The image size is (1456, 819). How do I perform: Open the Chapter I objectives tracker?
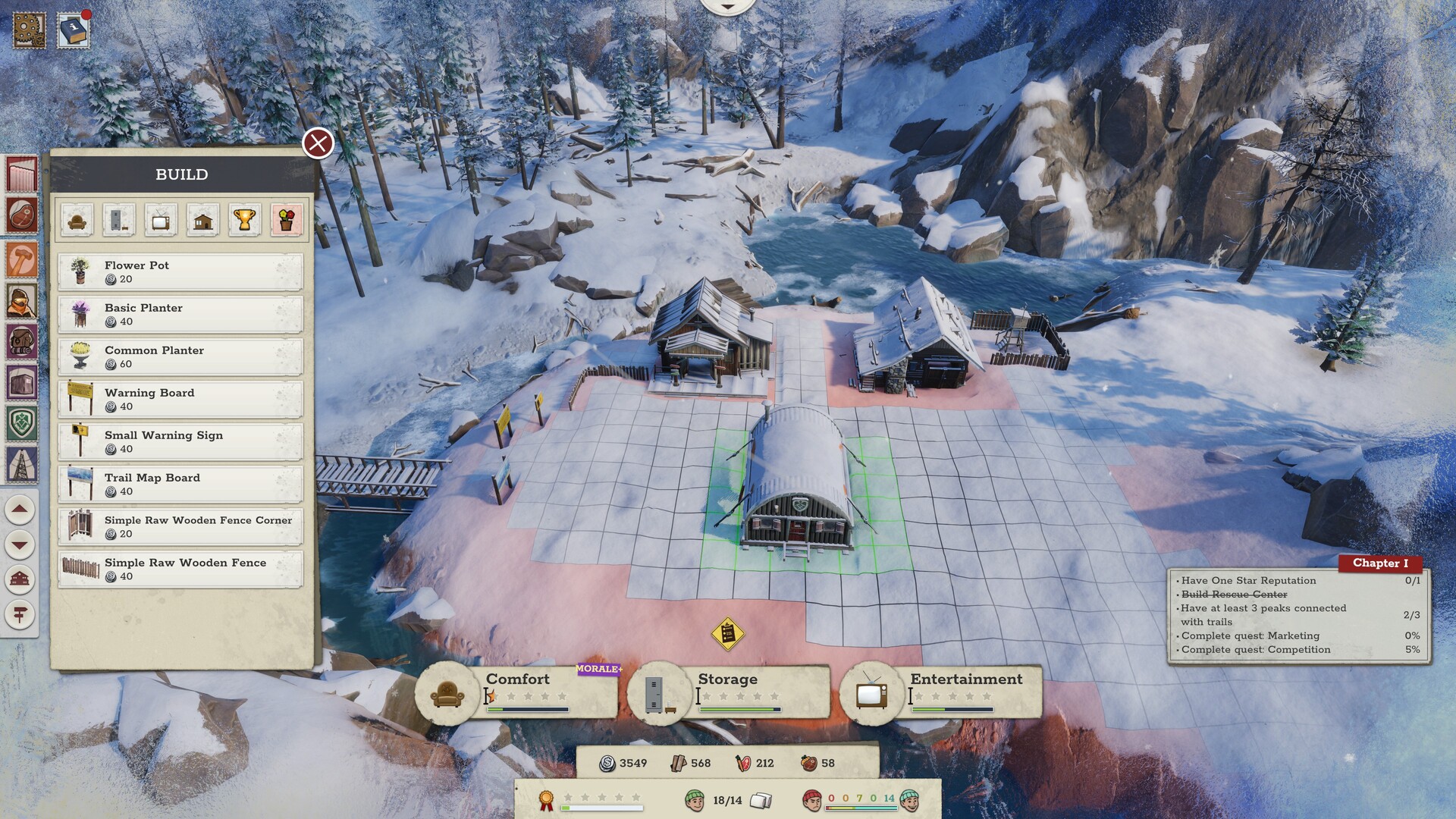click(1379, 563)
